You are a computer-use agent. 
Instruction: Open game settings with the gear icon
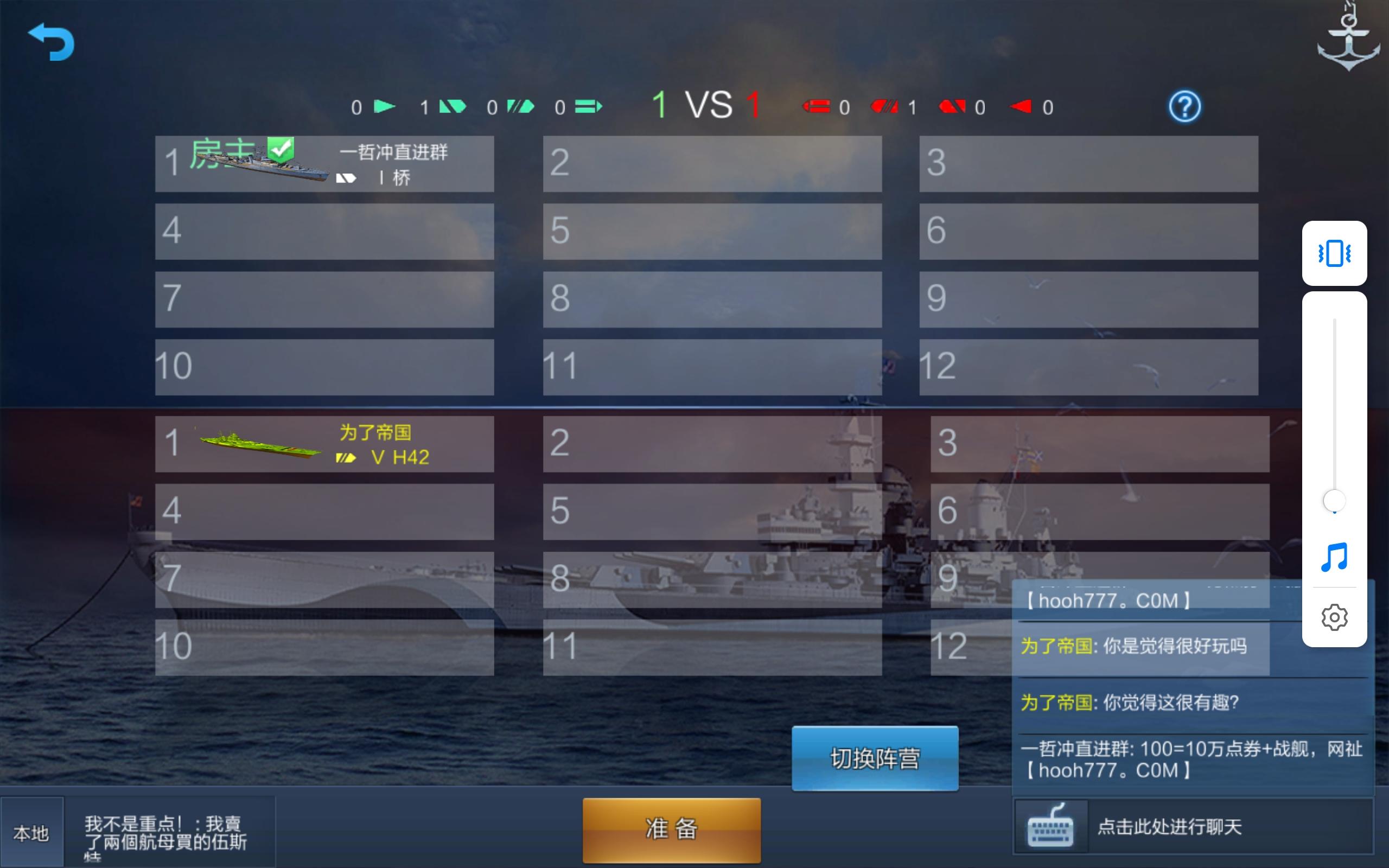pyautogui.click(x=1335, y=617)
